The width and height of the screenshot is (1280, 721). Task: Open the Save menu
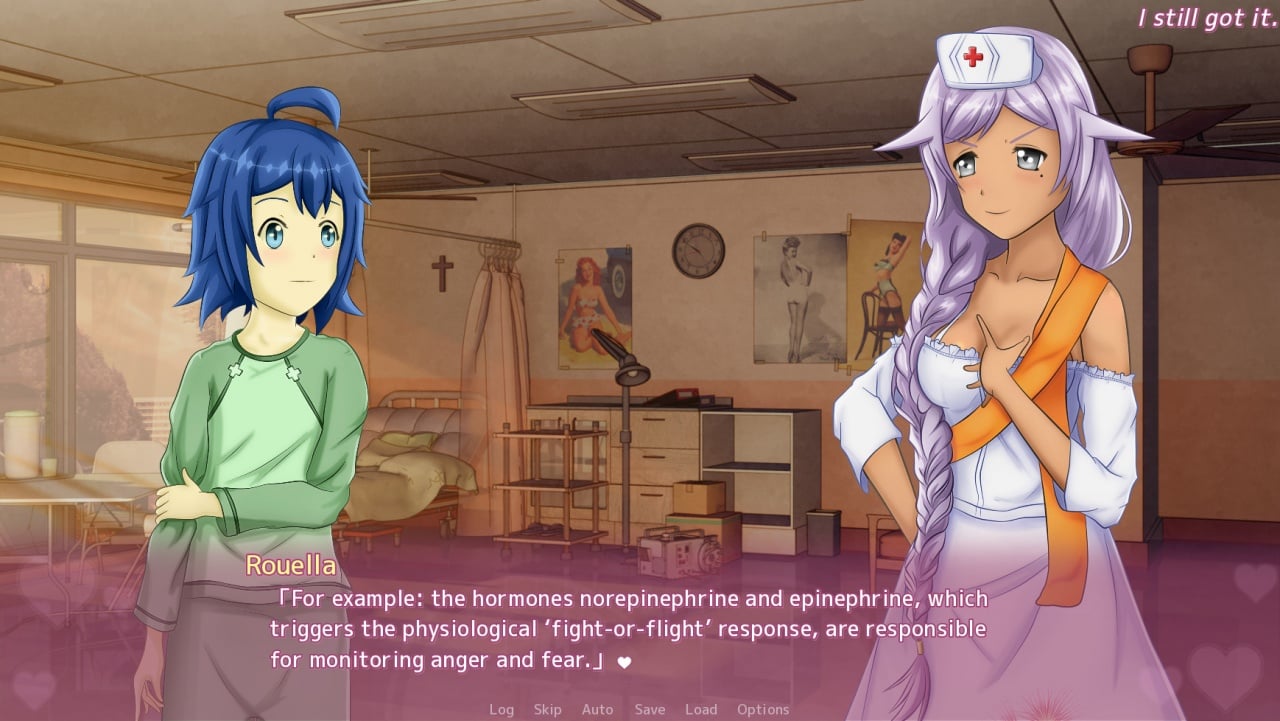click(x=649, y=709)
